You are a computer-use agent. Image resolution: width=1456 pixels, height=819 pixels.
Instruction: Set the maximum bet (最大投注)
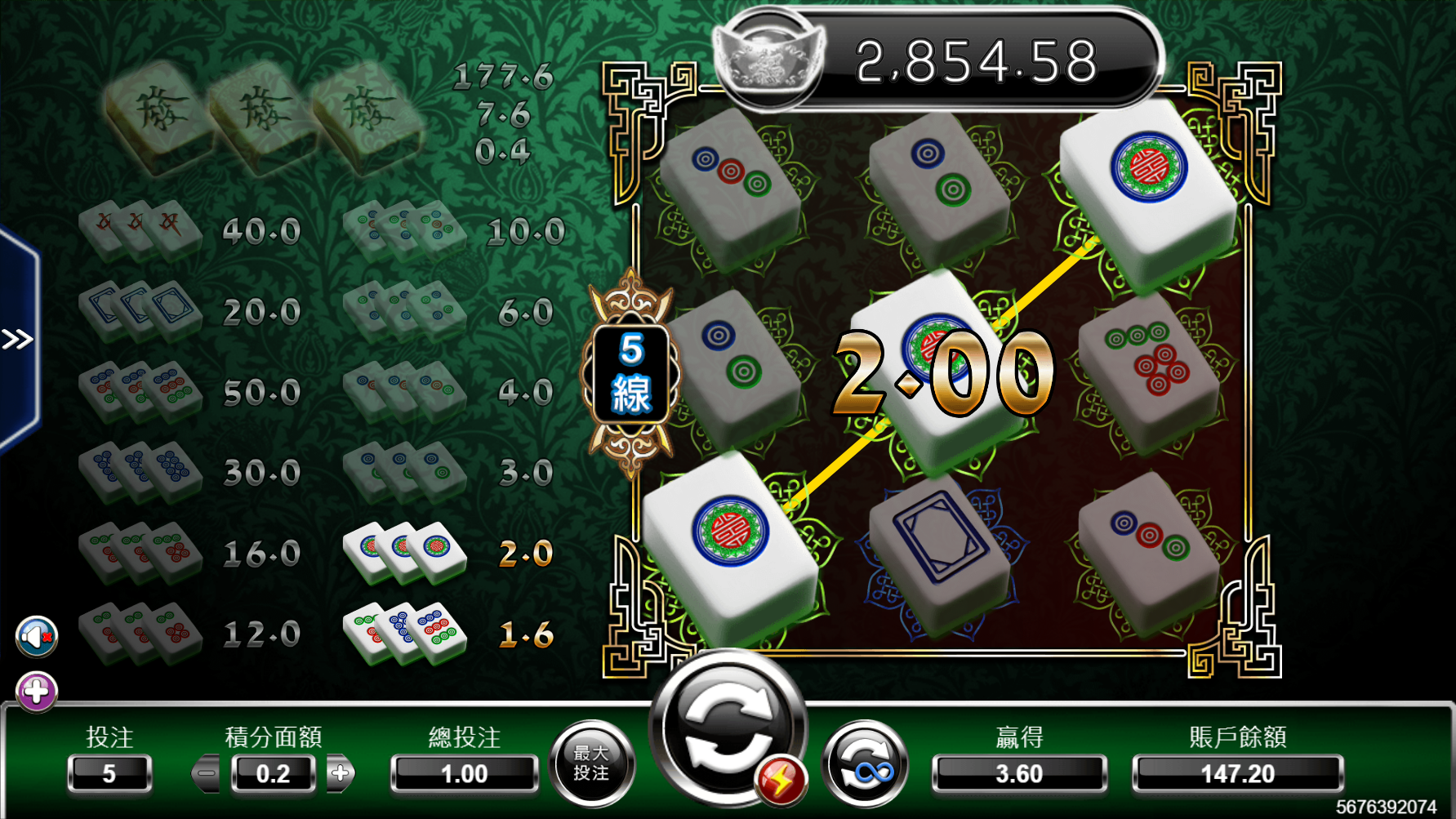pos(591,763)
